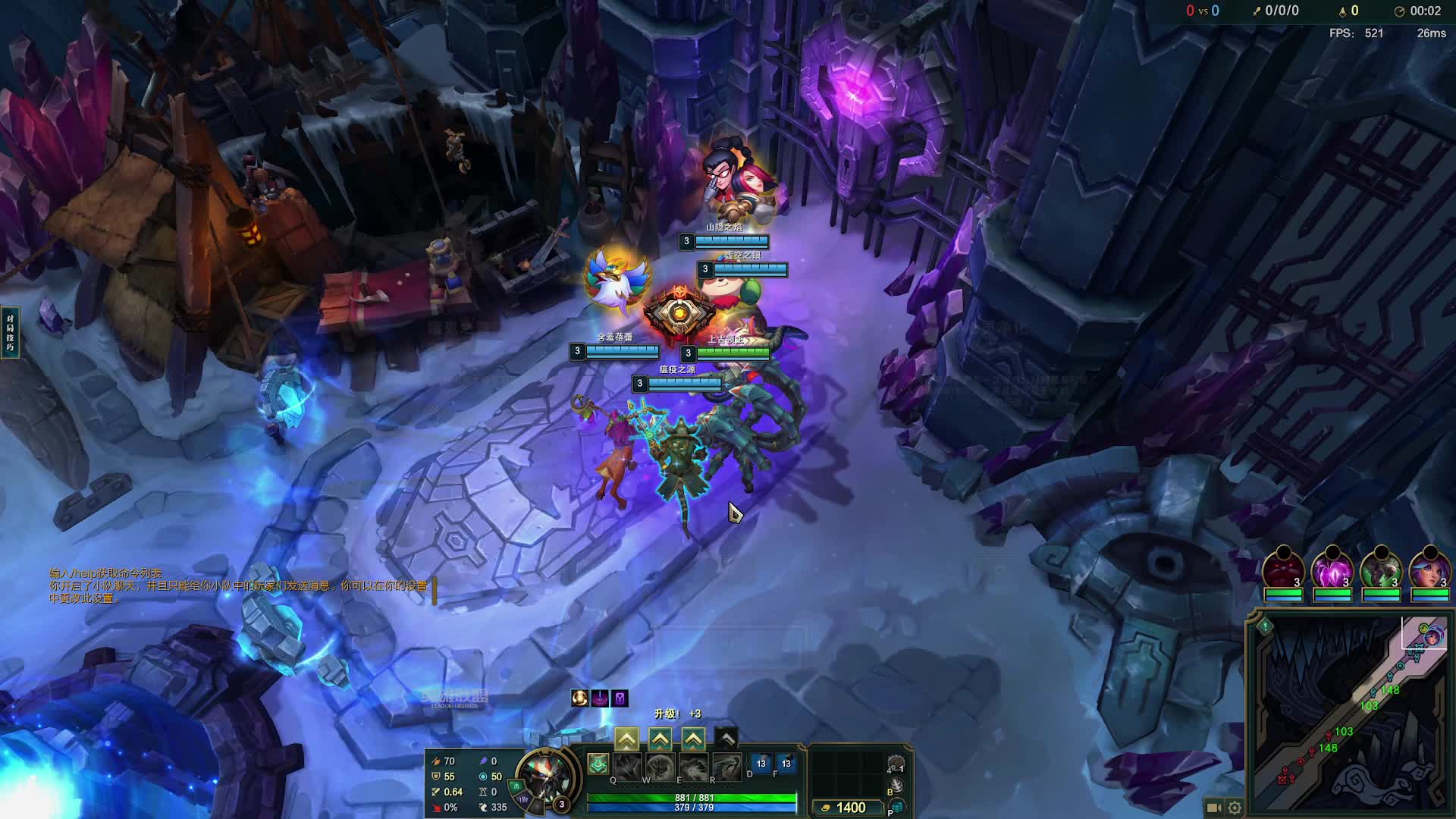Open settings via the gear icon

[x=1235, y=808]
